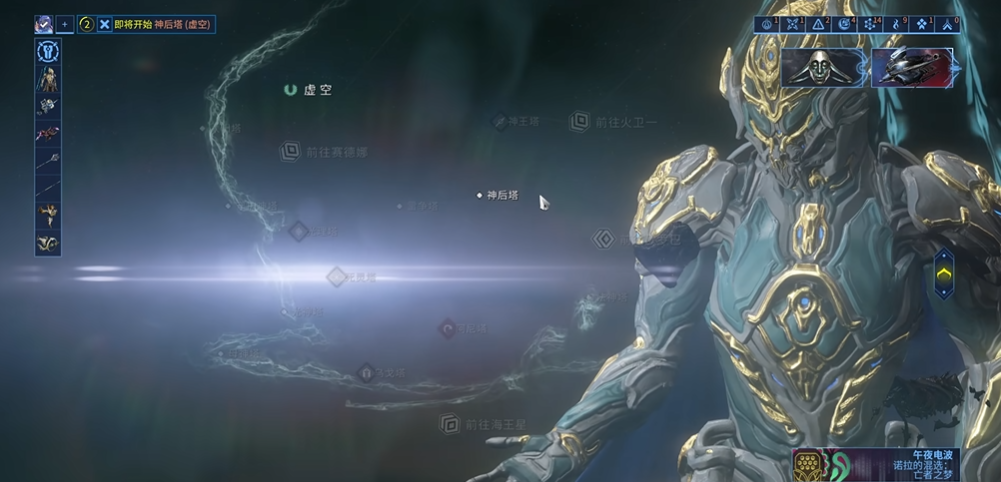The height and width of the screenshot is (482, 1001).
Task: Select the 神后塔 mission node
Action: point(480,195)
